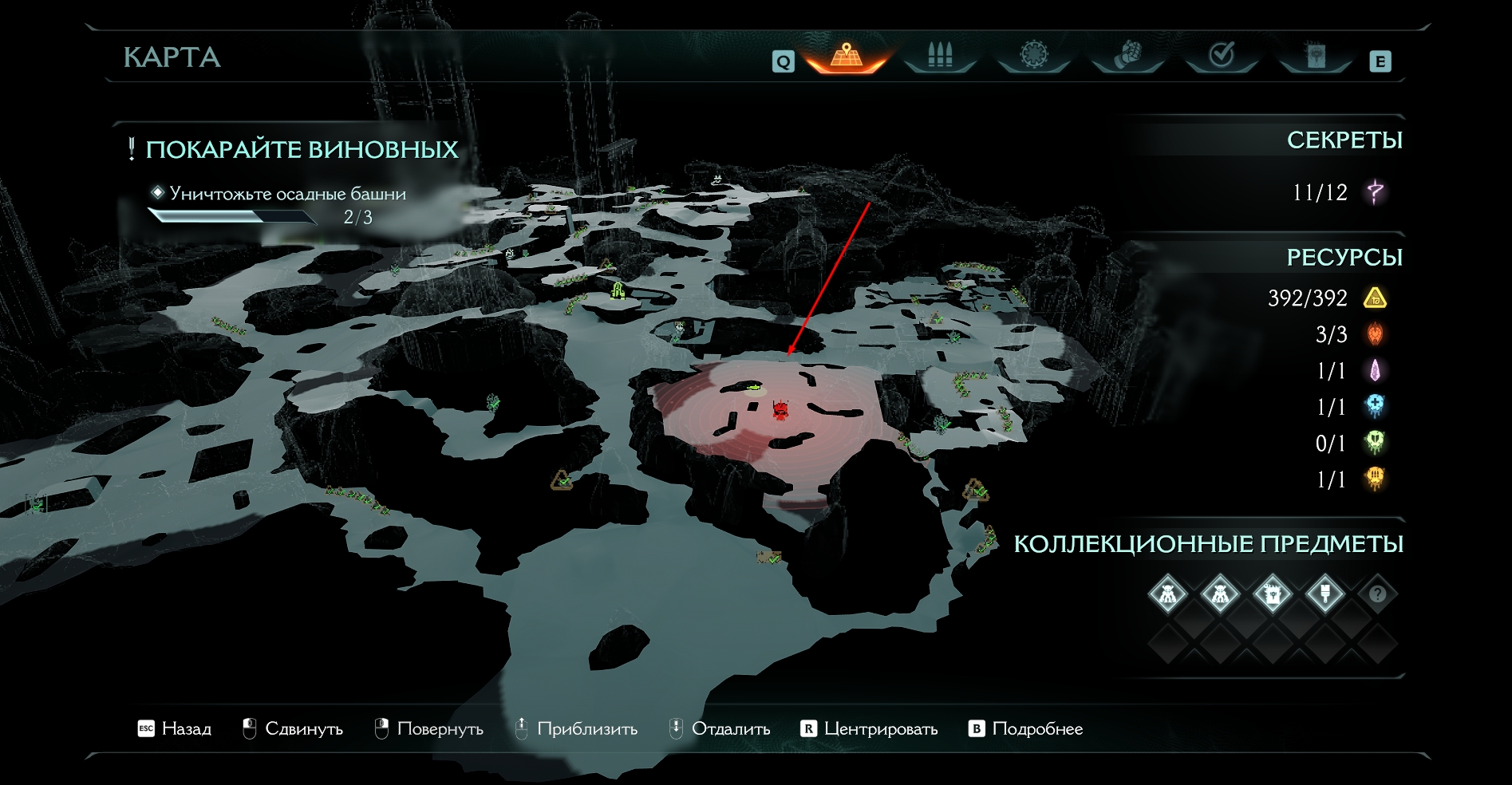Open the bullets arsenal tab
This screenshot has width=1512, height=785.
940,56
